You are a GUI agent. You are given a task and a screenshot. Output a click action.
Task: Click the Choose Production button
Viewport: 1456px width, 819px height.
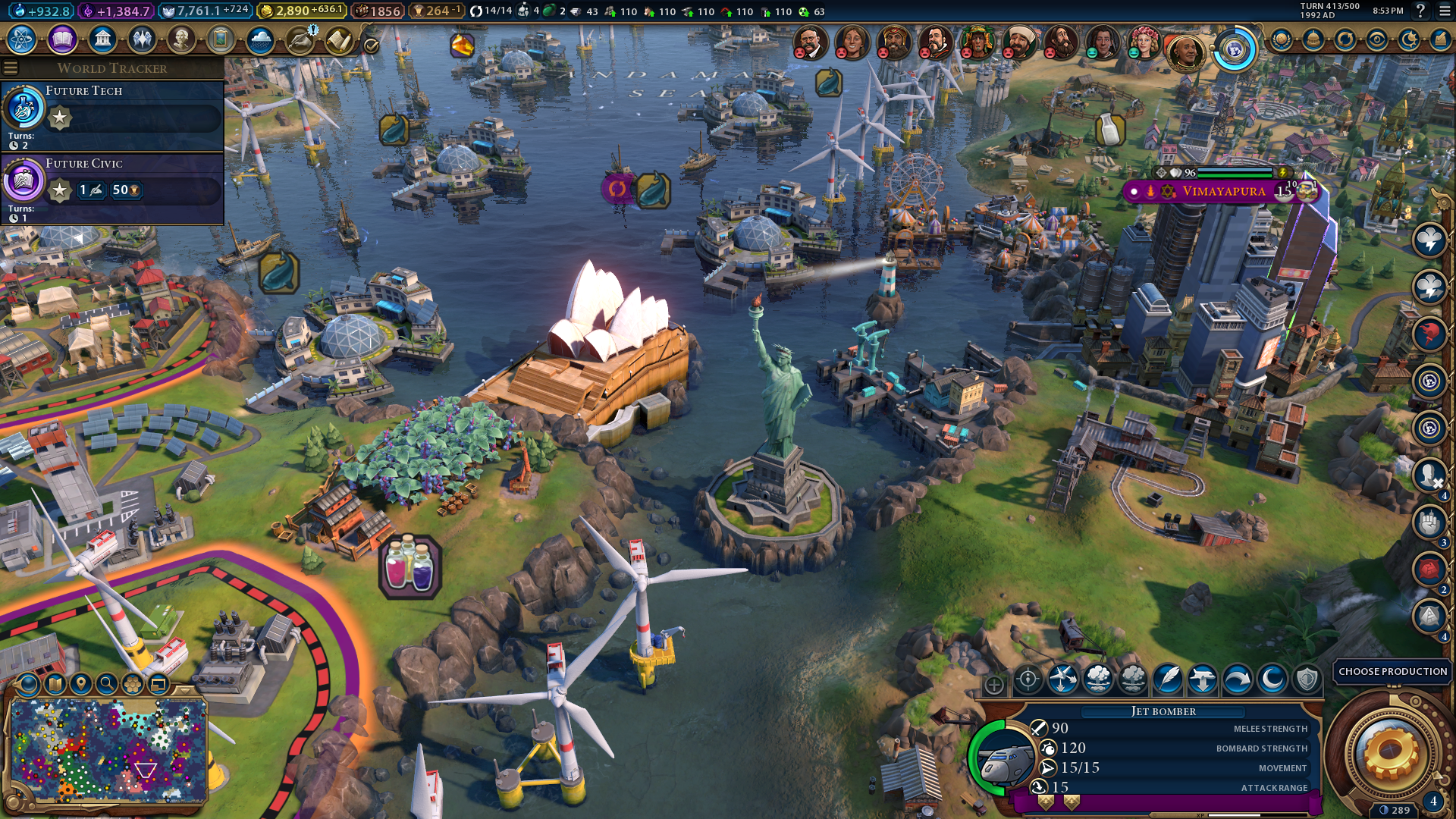coord(1392,671)
